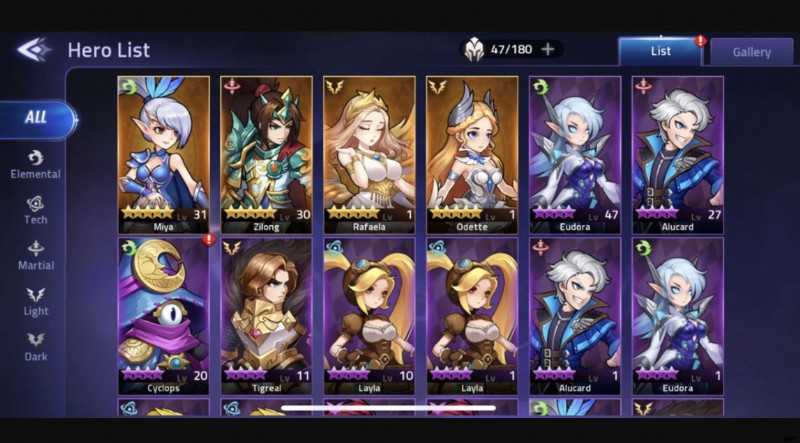Viewport: 800px width, 443px height.
Task: Filter heroes by Dark
Action: pyautogui.click(x=36, y=347)
